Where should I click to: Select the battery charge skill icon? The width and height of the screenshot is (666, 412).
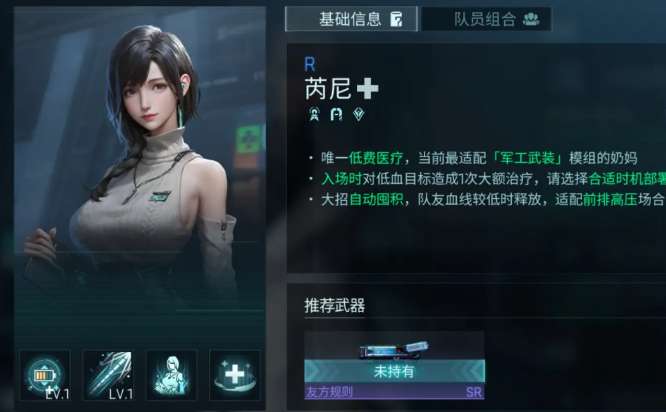tap(44, 374)
